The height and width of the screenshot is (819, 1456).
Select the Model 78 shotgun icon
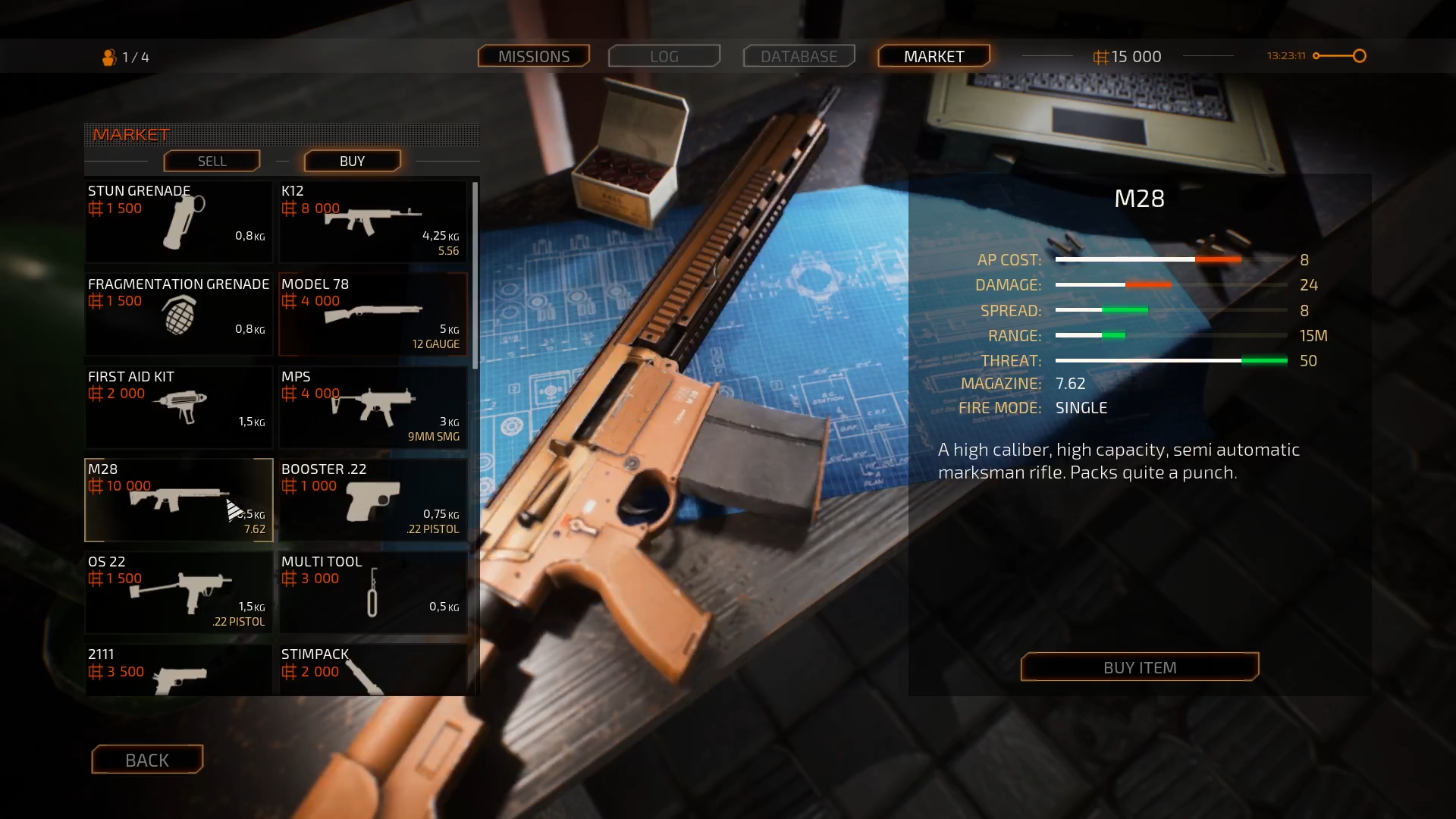pyautogui.click(x=372, y=312)
